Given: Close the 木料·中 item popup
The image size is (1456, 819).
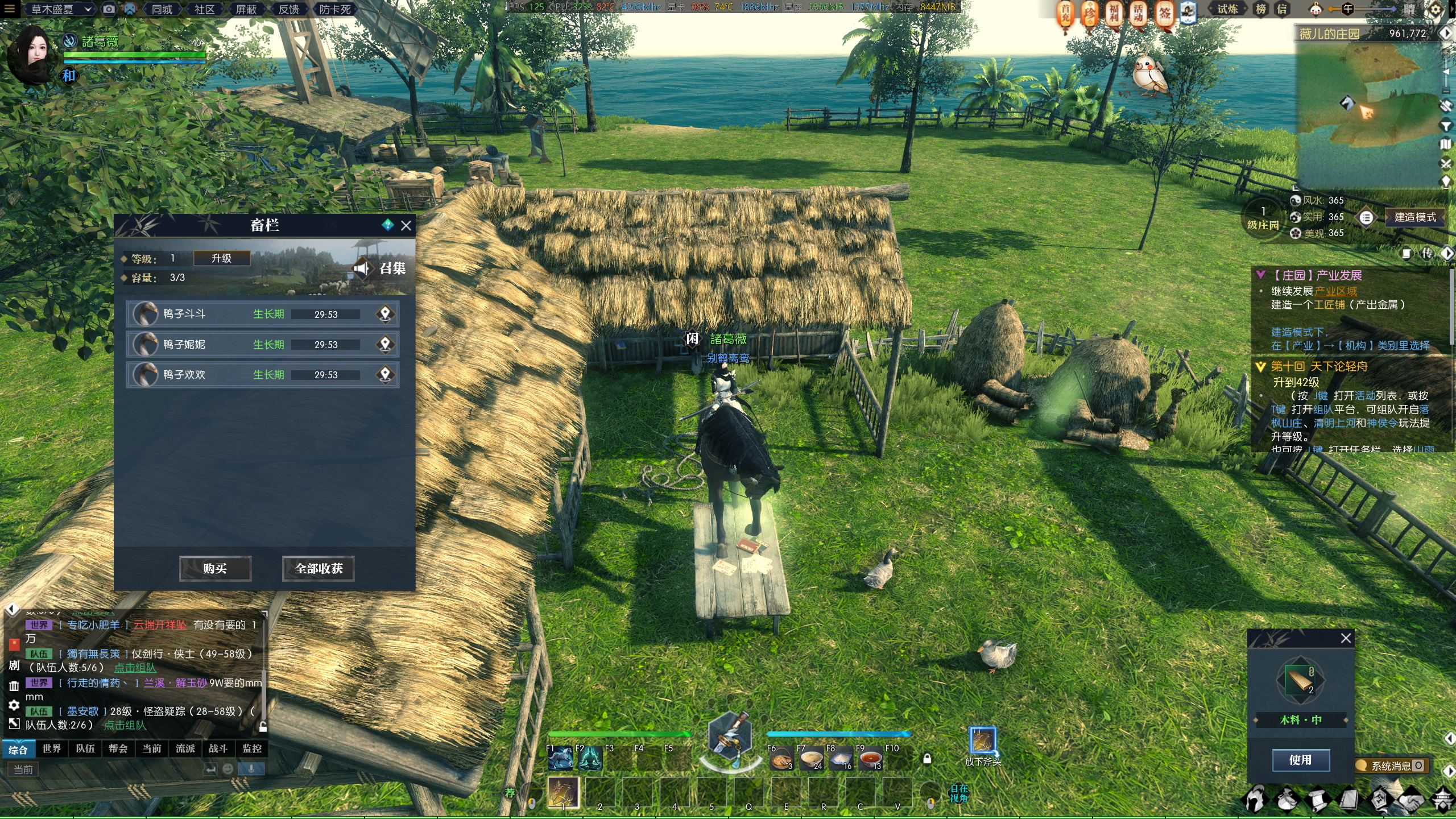Looking at the screenshot, I should (1346, 638).
